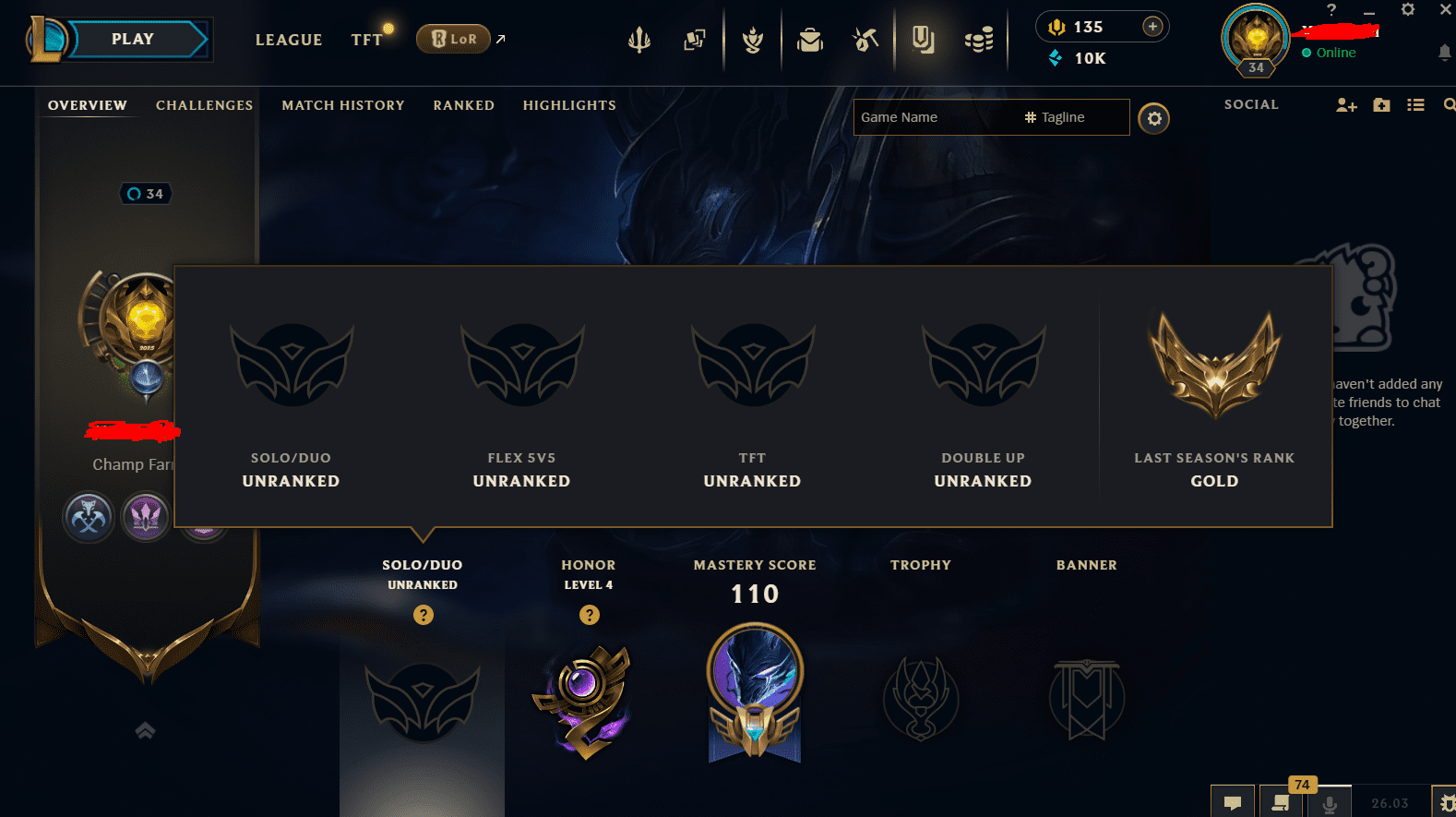
Task: Open the chat bubble icon at bottom right
Action: click(x=1234, y=801)
